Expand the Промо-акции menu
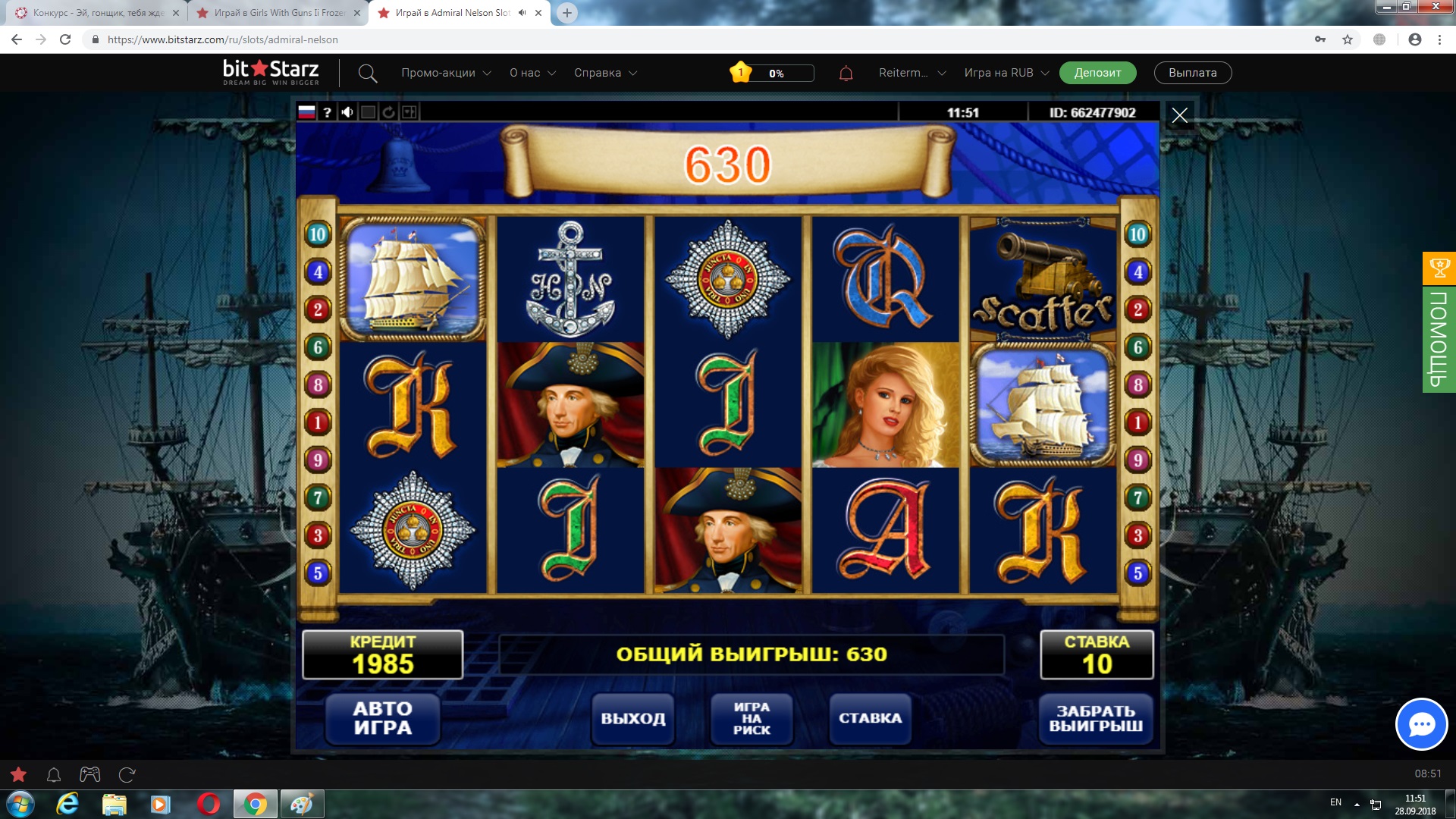Screen dimensions: 1456x819 click(446, 73)
